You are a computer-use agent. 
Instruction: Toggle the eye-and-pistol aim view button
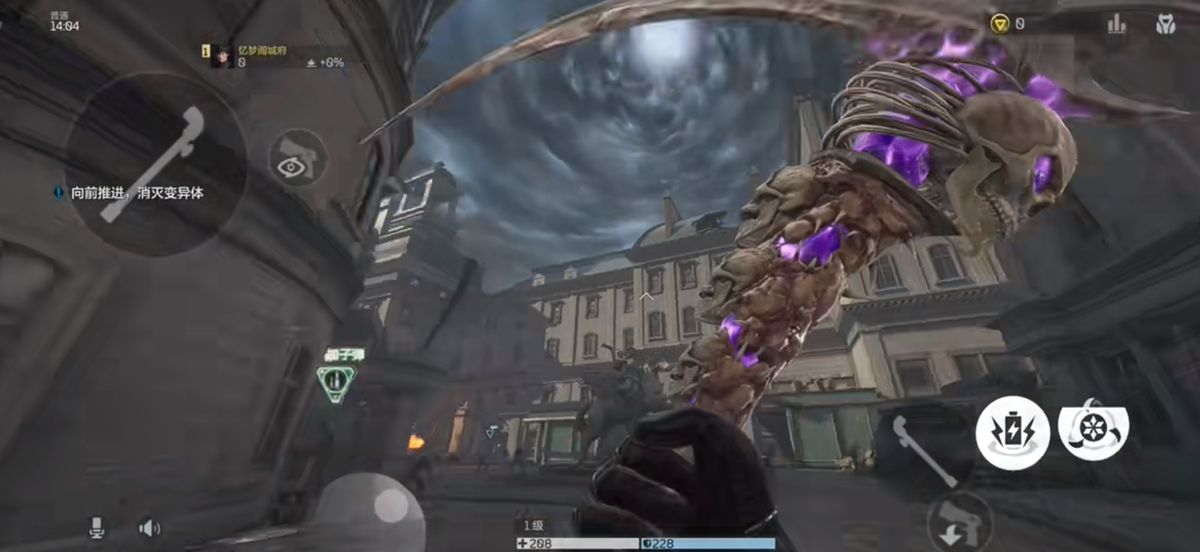[297, 157]
